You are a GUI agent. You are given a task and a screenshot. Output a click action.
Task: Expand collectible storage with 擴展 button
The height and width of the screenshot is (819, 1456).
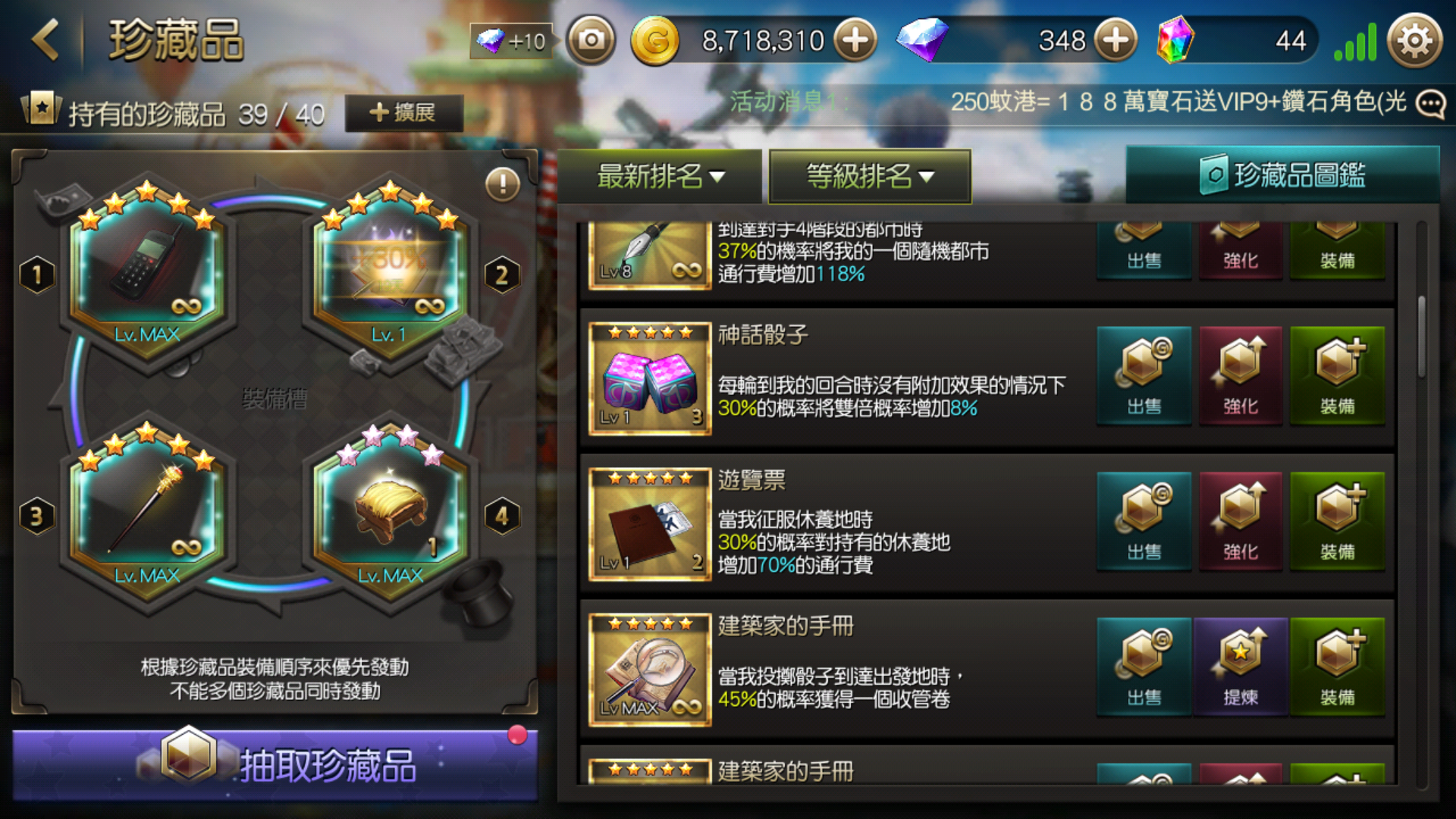[x=403, y=113]
